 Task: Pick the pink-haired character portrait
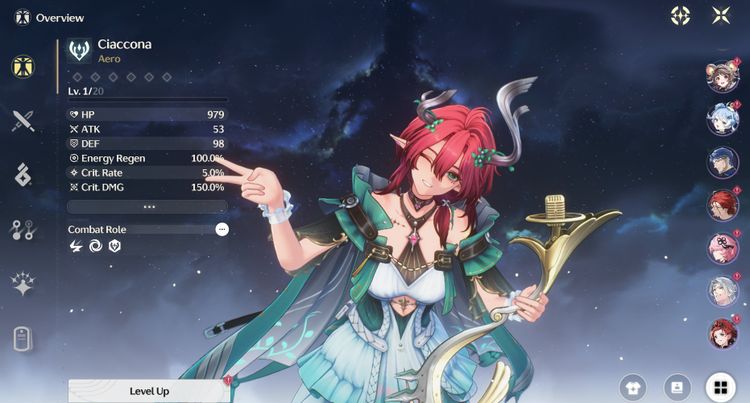pyautogui.click(x=722, y=248)
